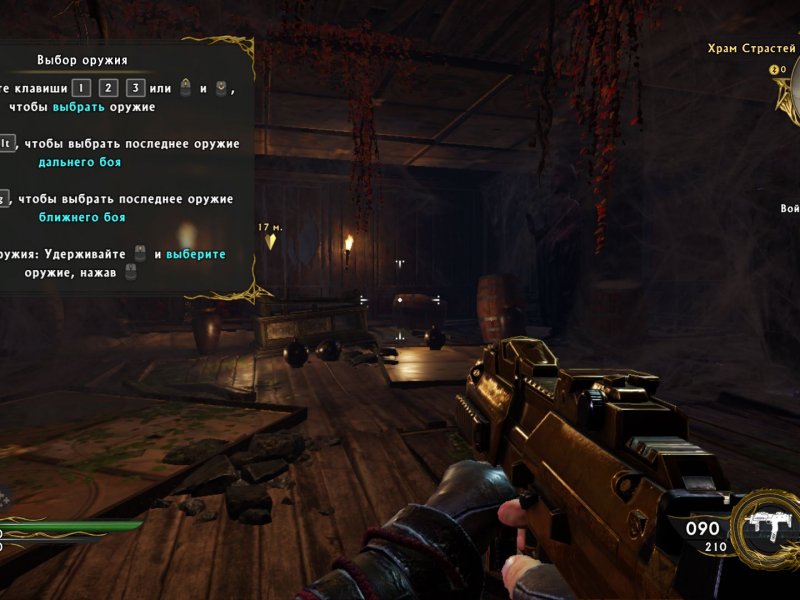Click the Выбор оружия tutorial panel header
The height and width of the screenshot is (600, 800).
(82, 60)
